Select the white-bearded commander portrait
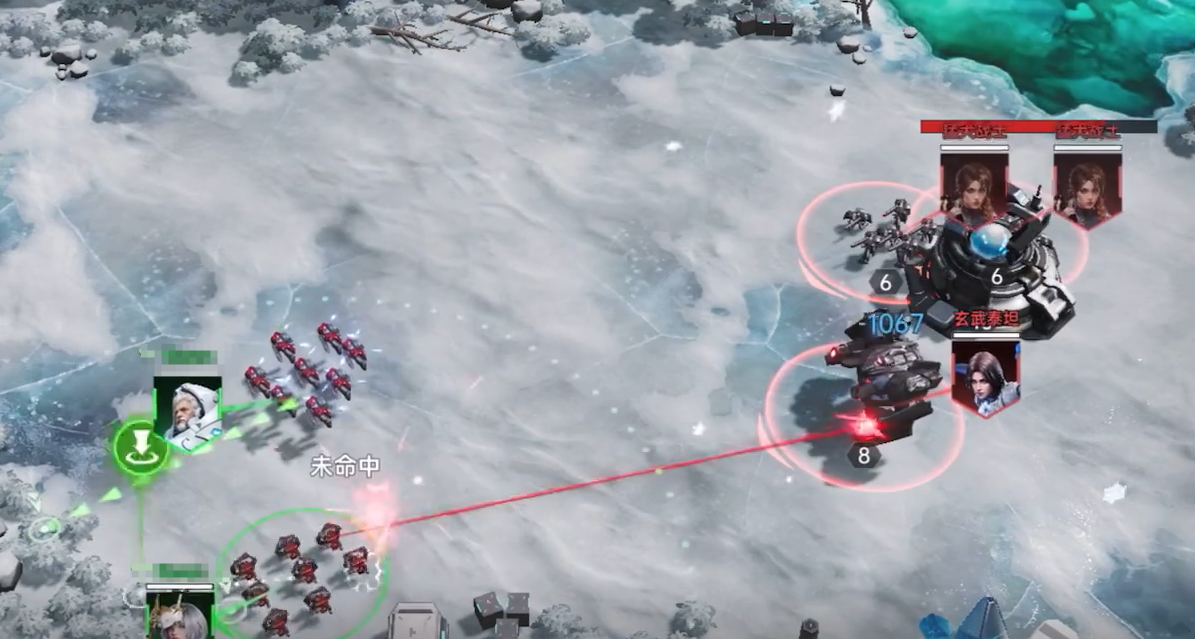Viewport: 1195px width, 639px height. tap(187, 411)
